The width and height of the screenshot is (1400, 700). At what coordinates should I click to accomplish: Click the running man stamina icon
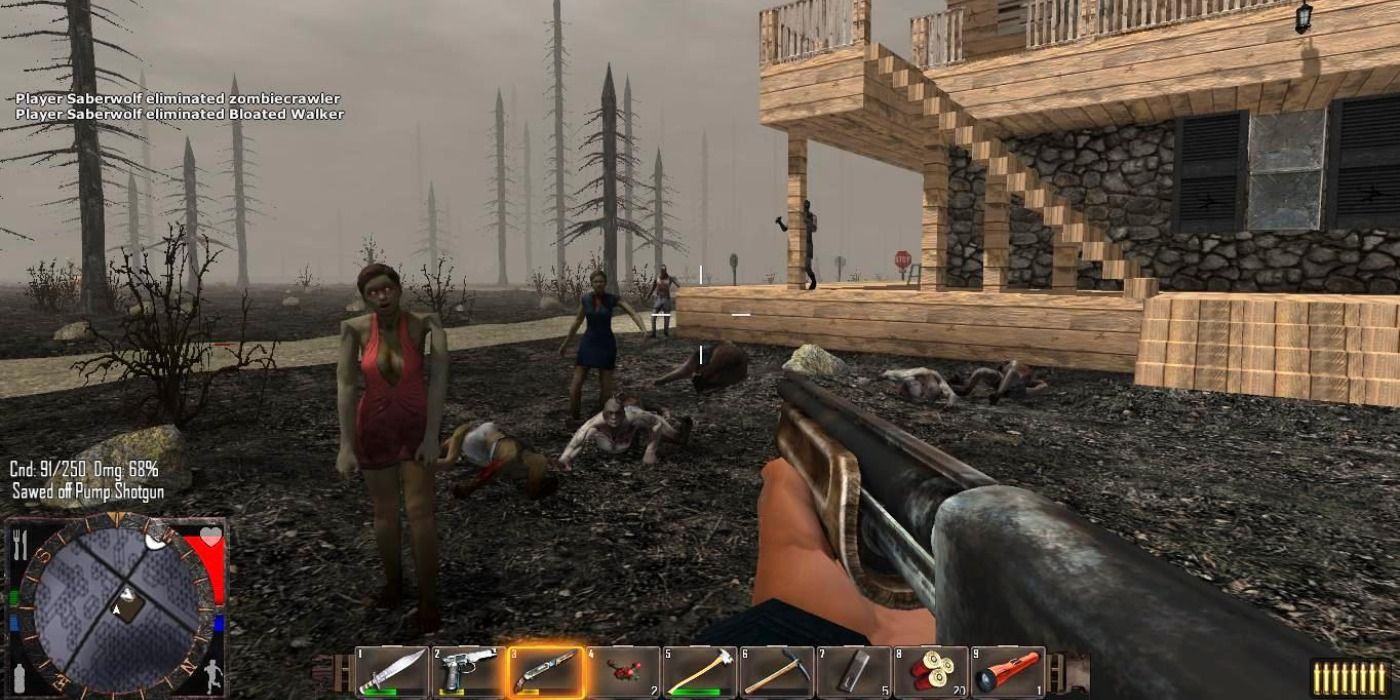(212, 677)
